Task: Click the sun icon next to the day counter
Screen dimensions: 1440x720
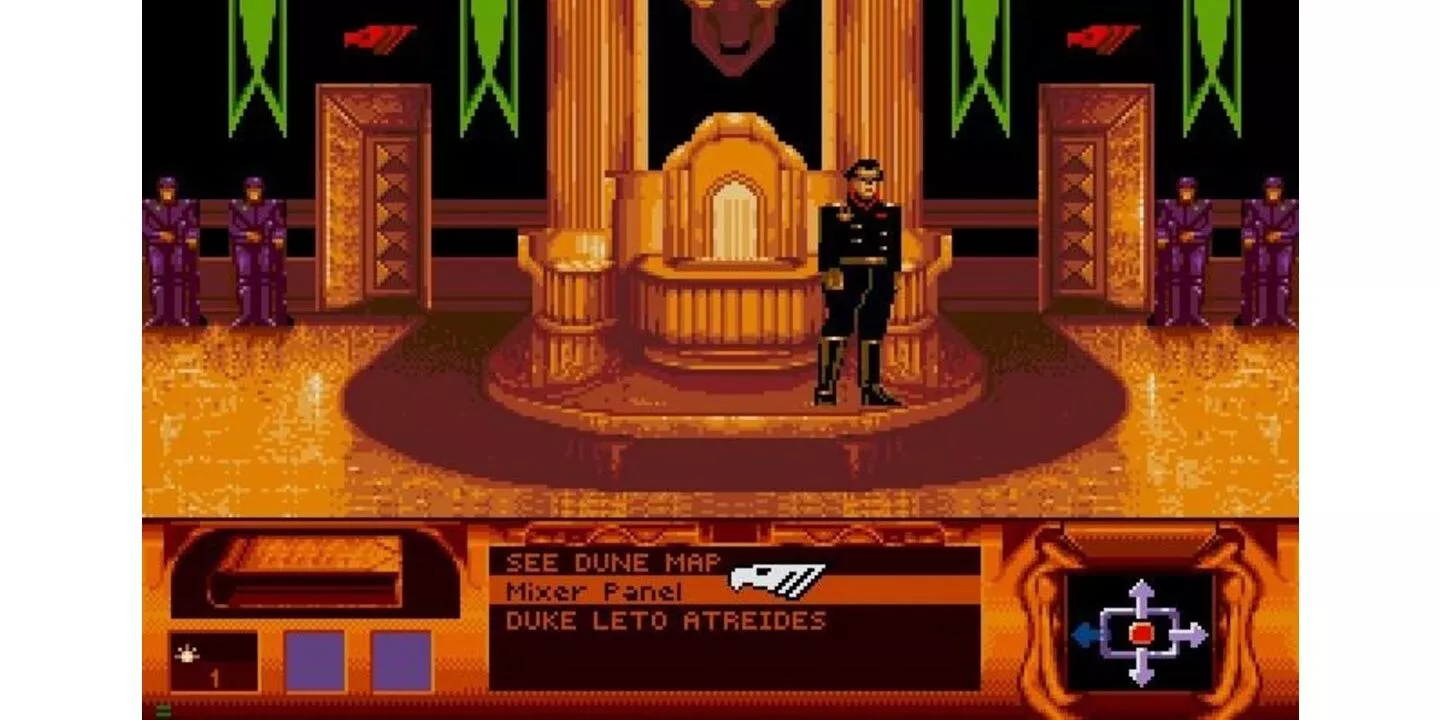Action: pyautogui.click(x=189, y=651)
